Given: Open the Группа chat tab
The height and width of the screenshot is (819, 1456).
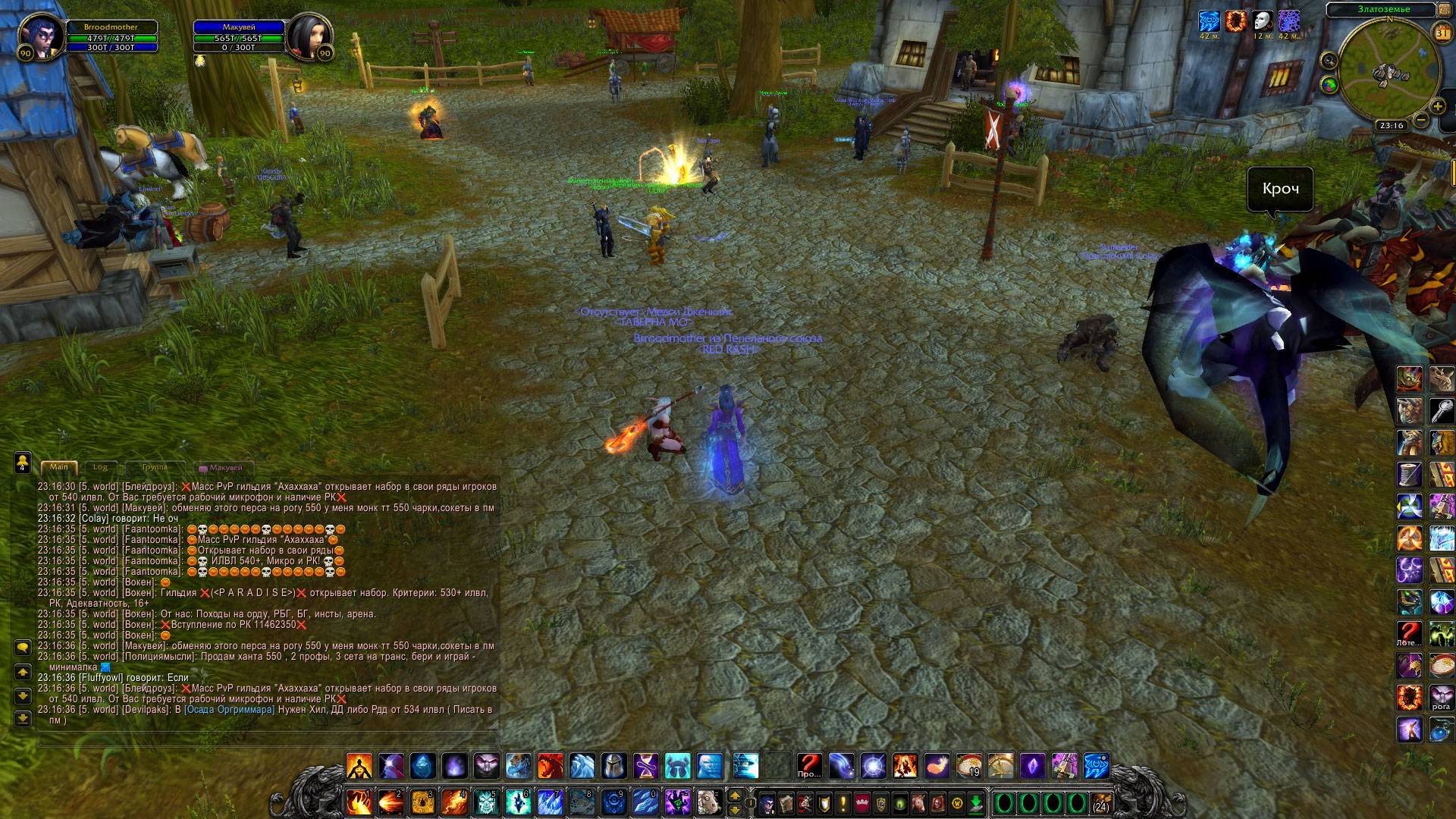Looking at the screenshot, I should pyautogui.click(x=155, y=467).
